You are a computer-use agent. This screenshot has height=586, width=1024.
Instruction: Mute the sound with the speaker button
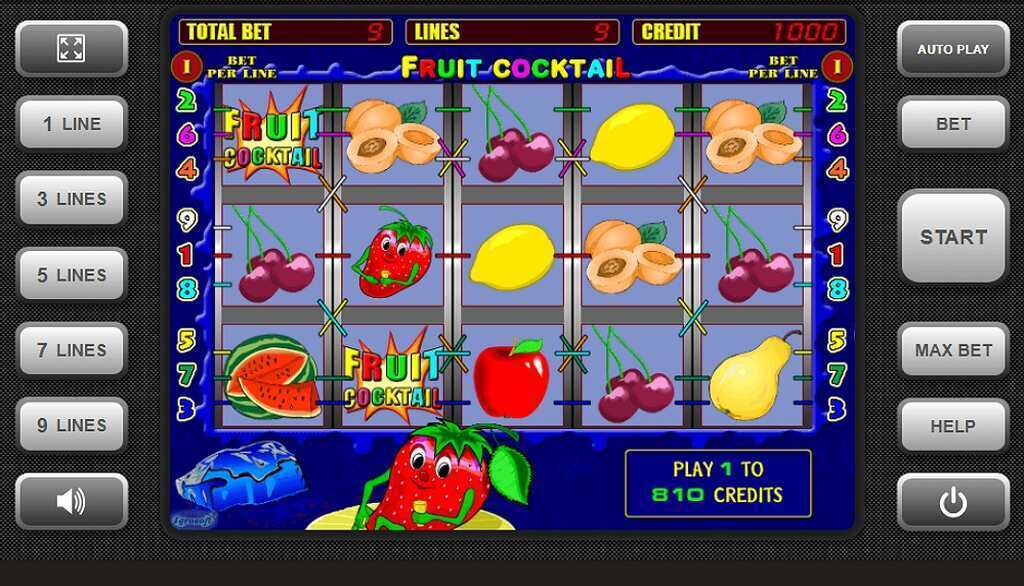tap(71, 501)
